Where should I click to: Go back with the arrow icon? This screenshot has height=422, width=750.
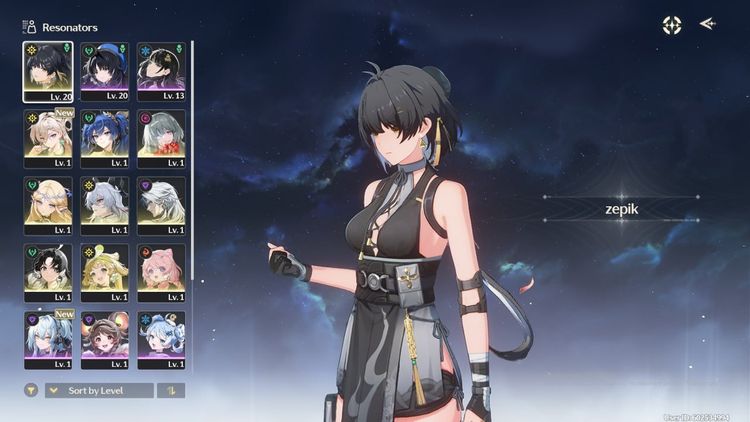pos(708,24)
